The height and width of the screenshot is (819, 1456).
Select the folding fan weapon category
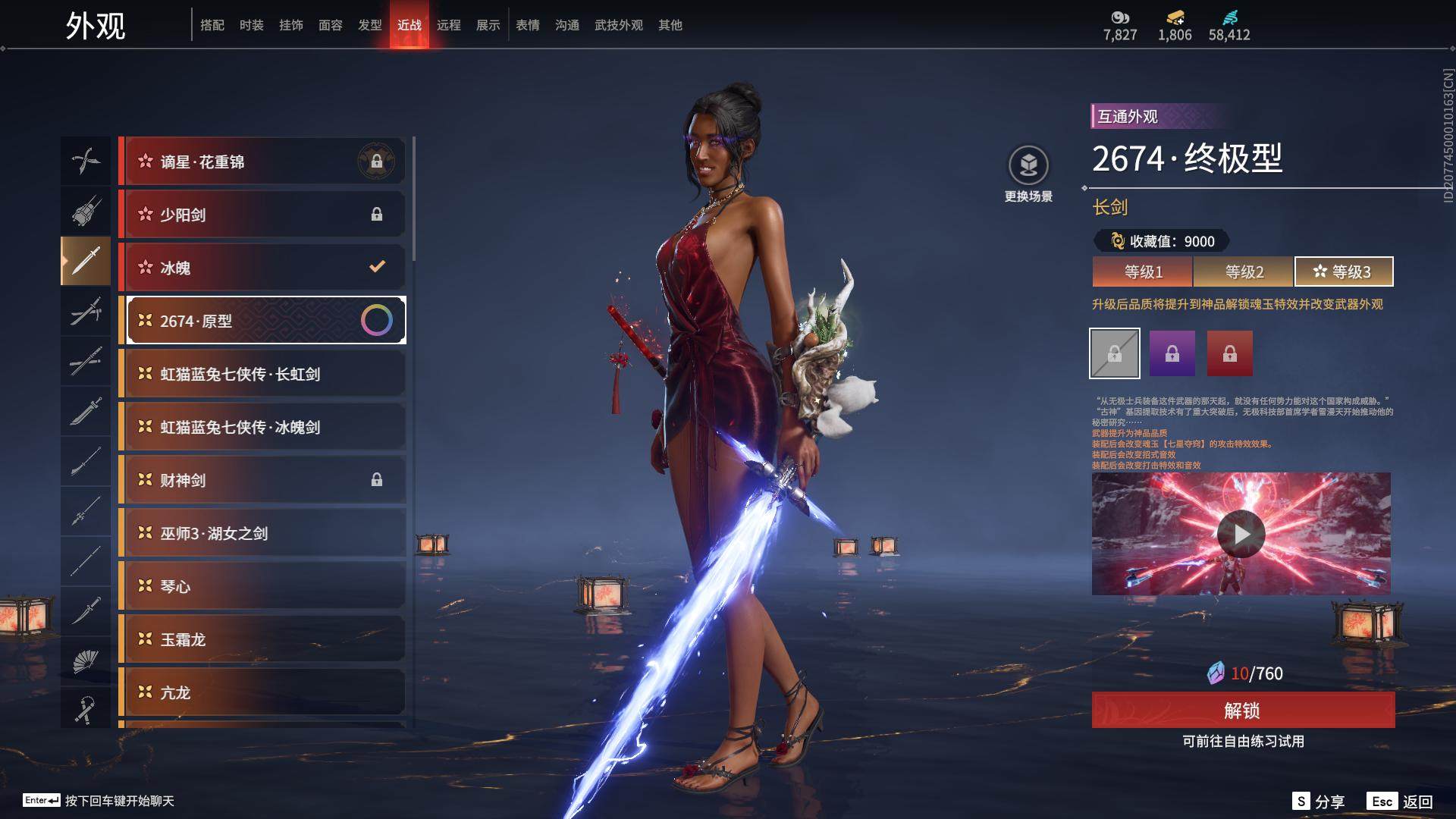click(x=86, y=661)
